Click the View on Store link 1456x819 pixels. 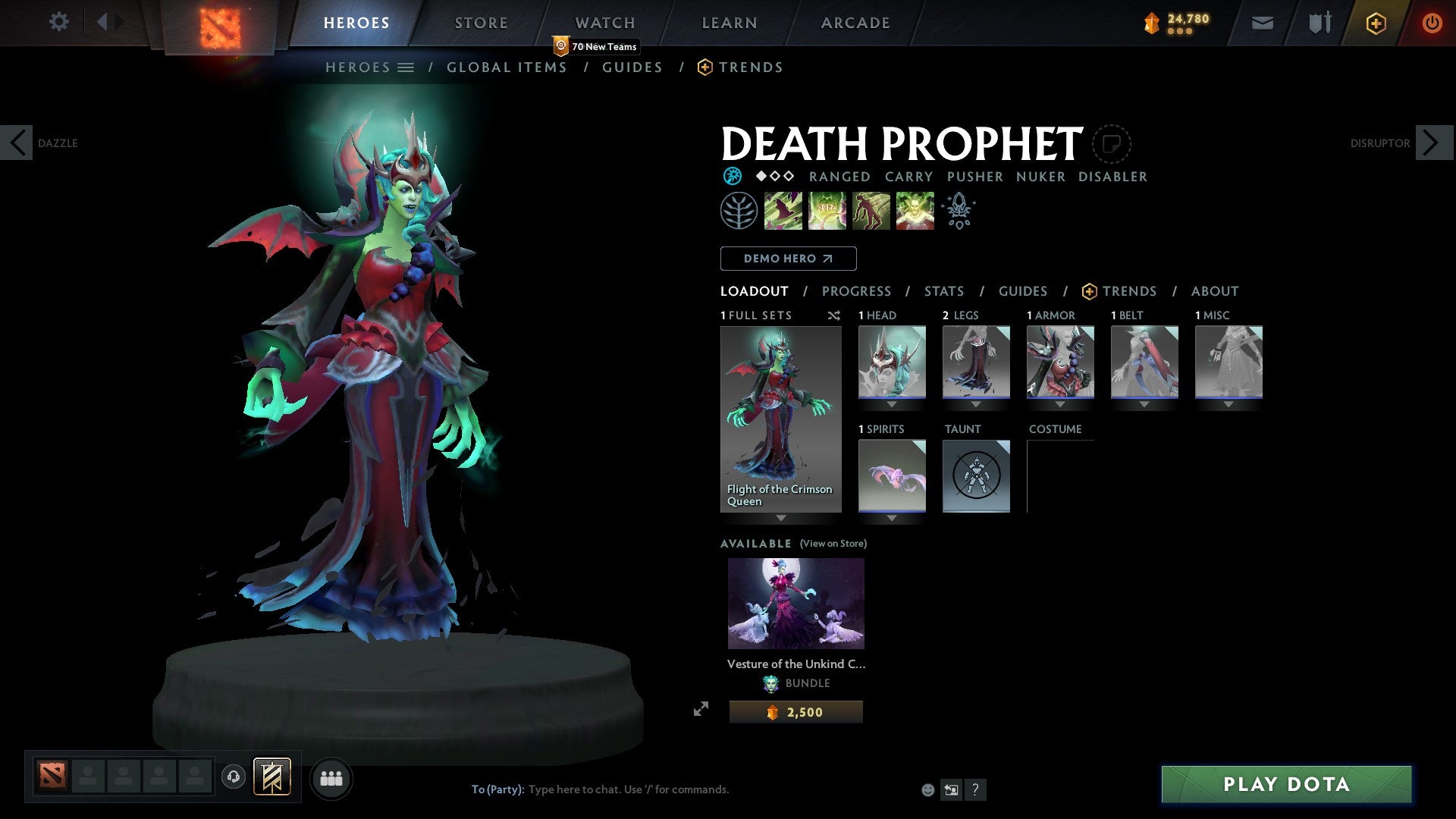coord(833,544)
